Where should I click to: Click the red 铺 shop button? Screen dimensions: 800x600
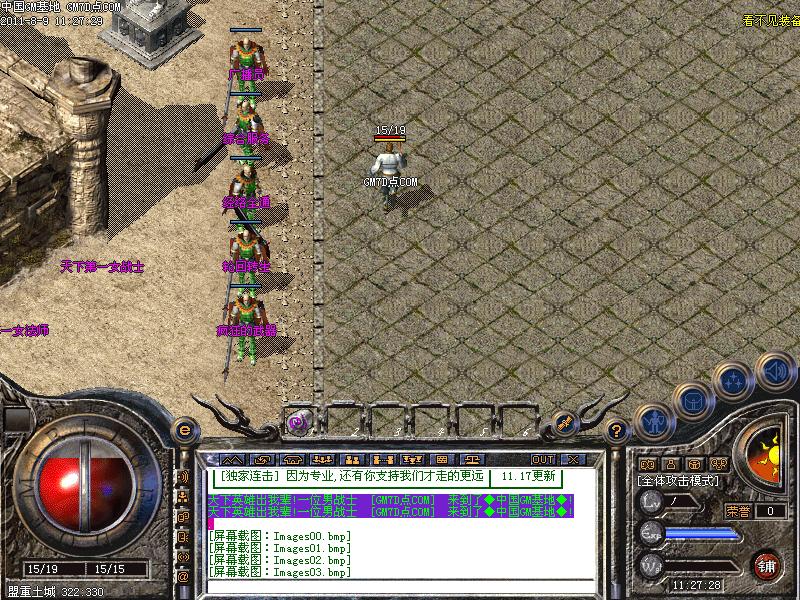[766, 564]
